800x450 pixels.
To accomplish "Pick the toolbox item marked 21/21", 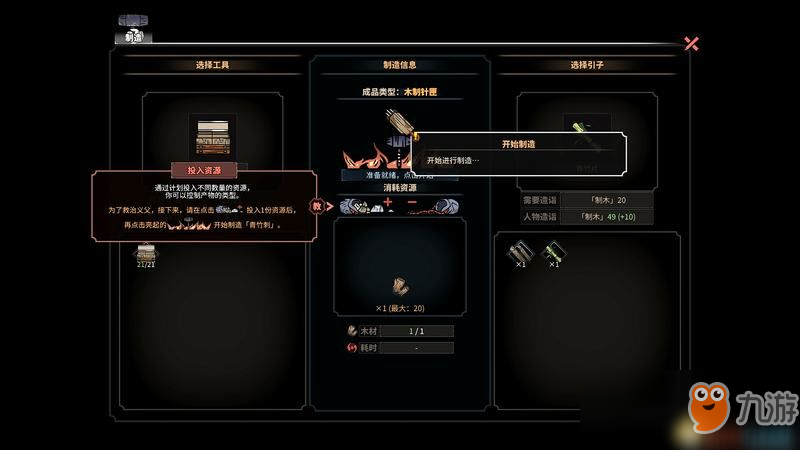I will [x=146, y=256].
